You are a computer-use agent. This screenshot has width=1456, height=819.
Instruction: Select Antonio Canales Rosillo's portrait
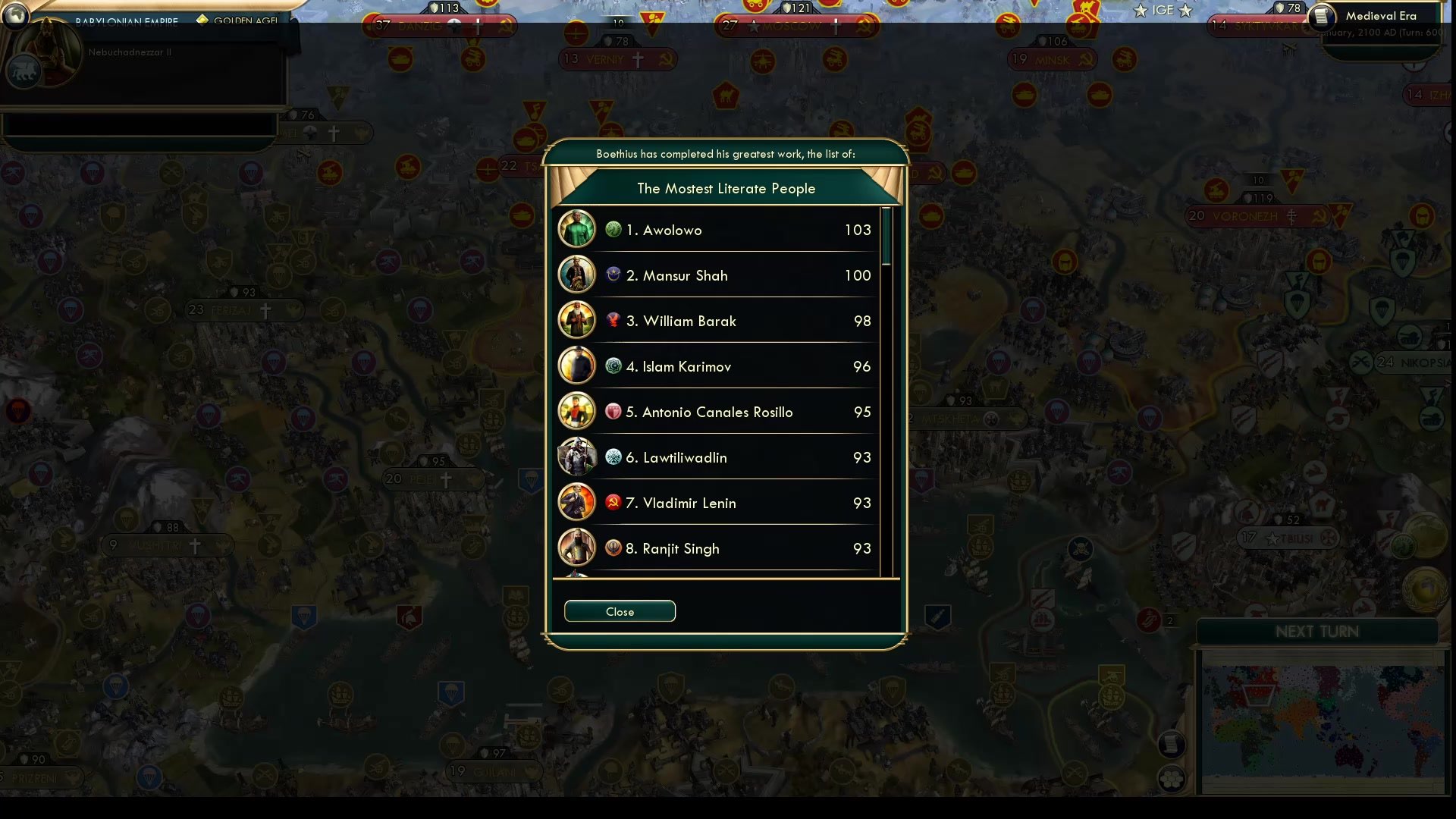(577, 411)
